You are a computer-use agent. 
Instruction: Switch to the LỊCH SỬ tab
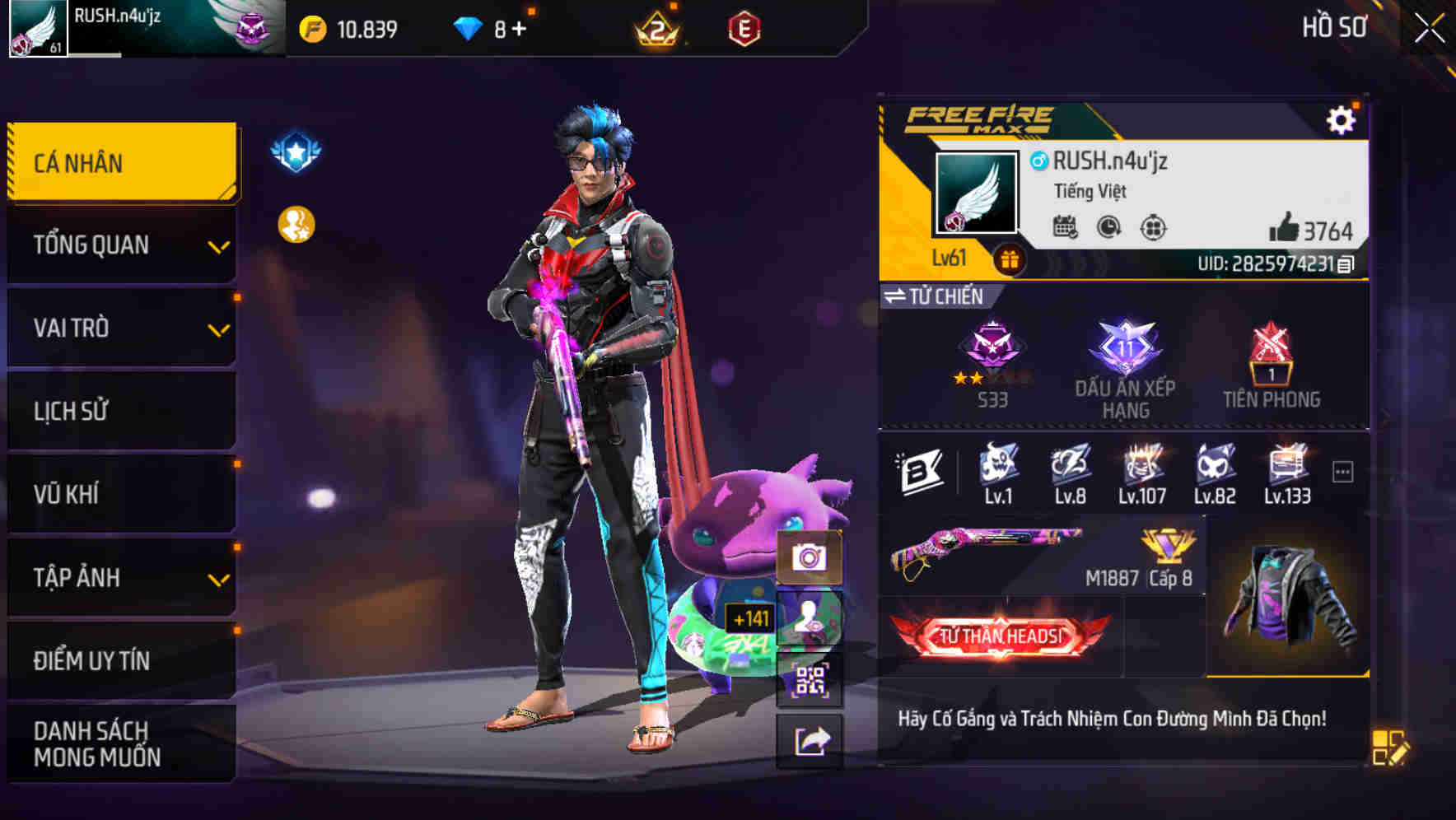[x=119, y=411]
